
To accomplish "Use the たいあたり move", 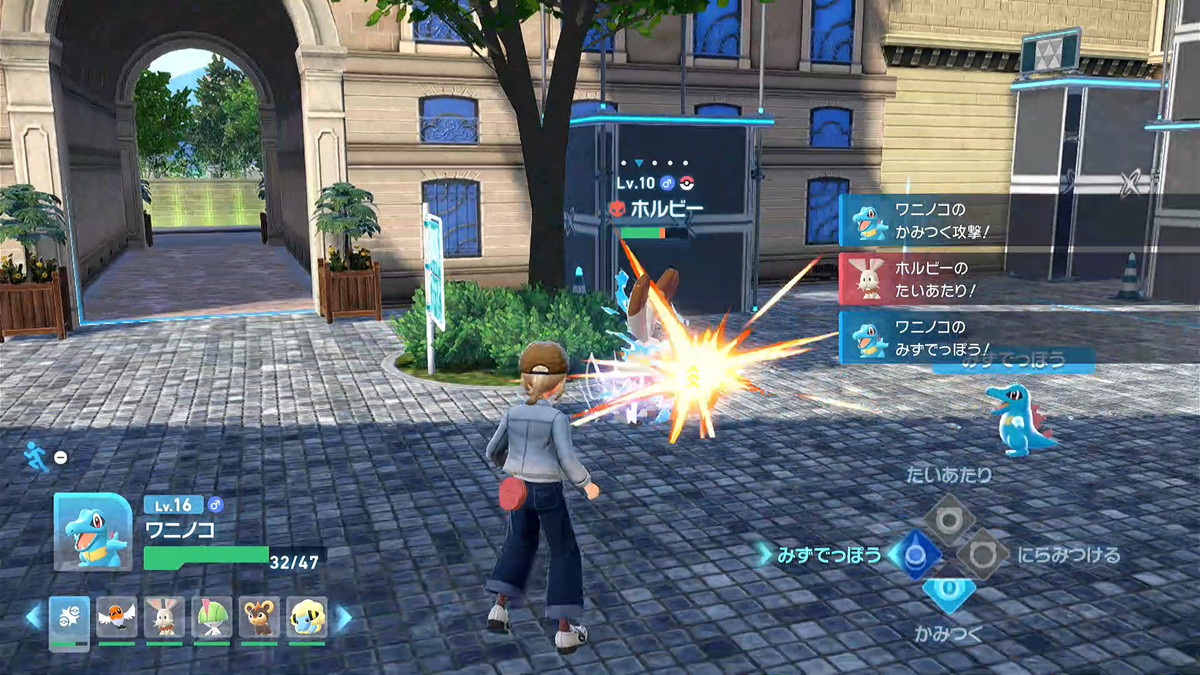I will point(948,518).
